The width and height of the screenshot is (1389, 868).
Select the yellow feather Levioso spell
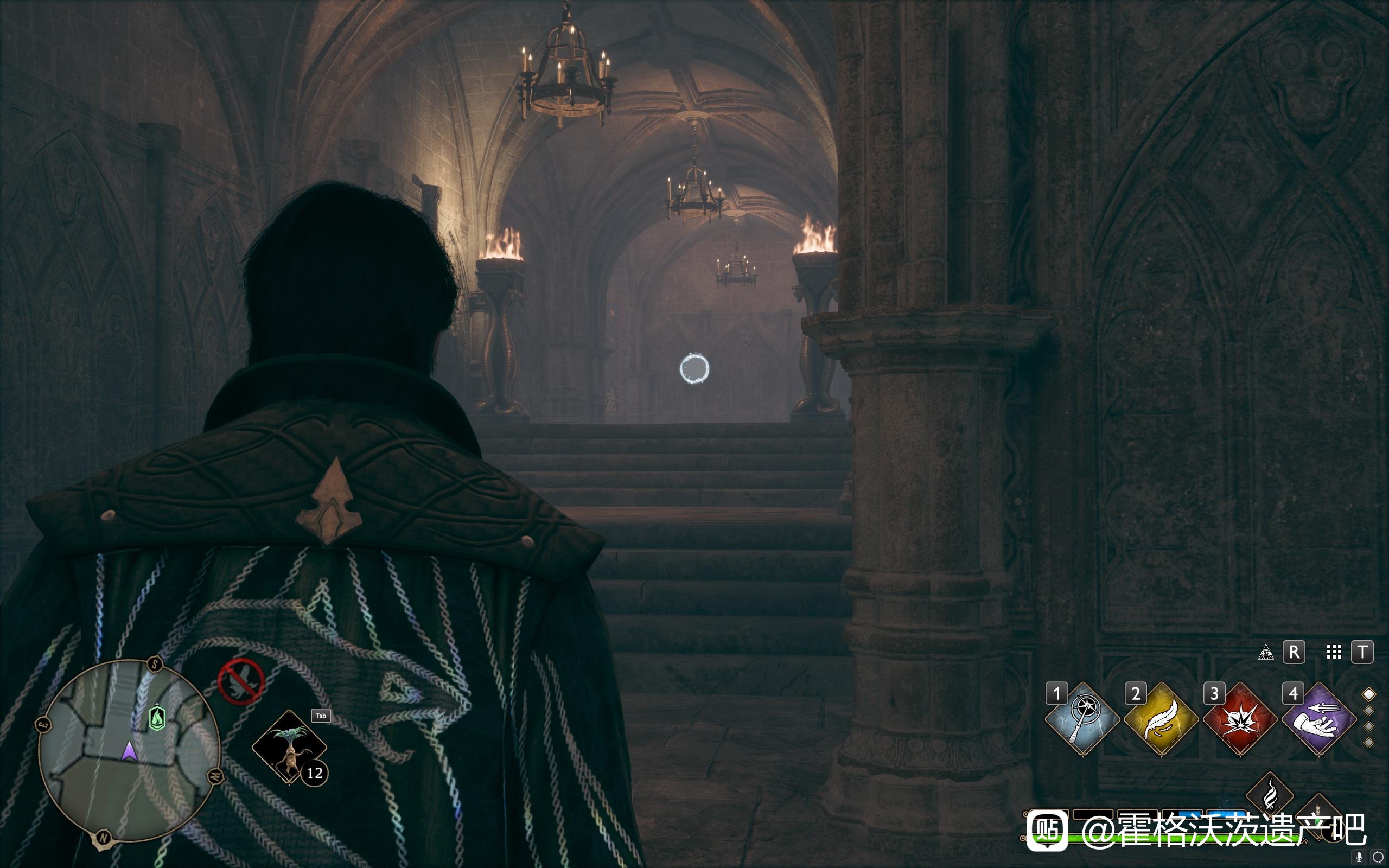(1161, 719)
